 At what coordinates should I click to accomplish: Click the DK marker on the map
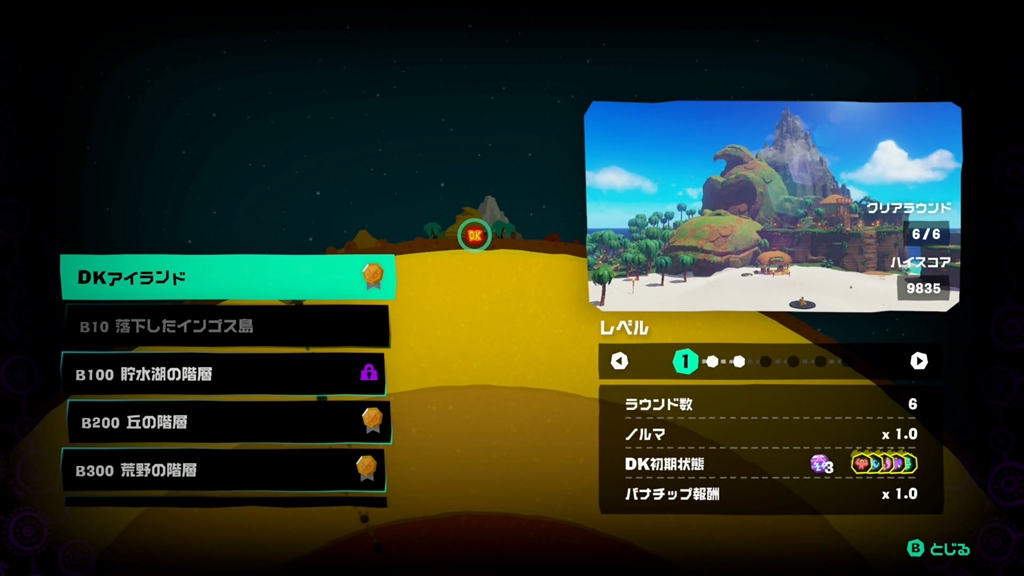pyautogui.click(x=474, y=235)
